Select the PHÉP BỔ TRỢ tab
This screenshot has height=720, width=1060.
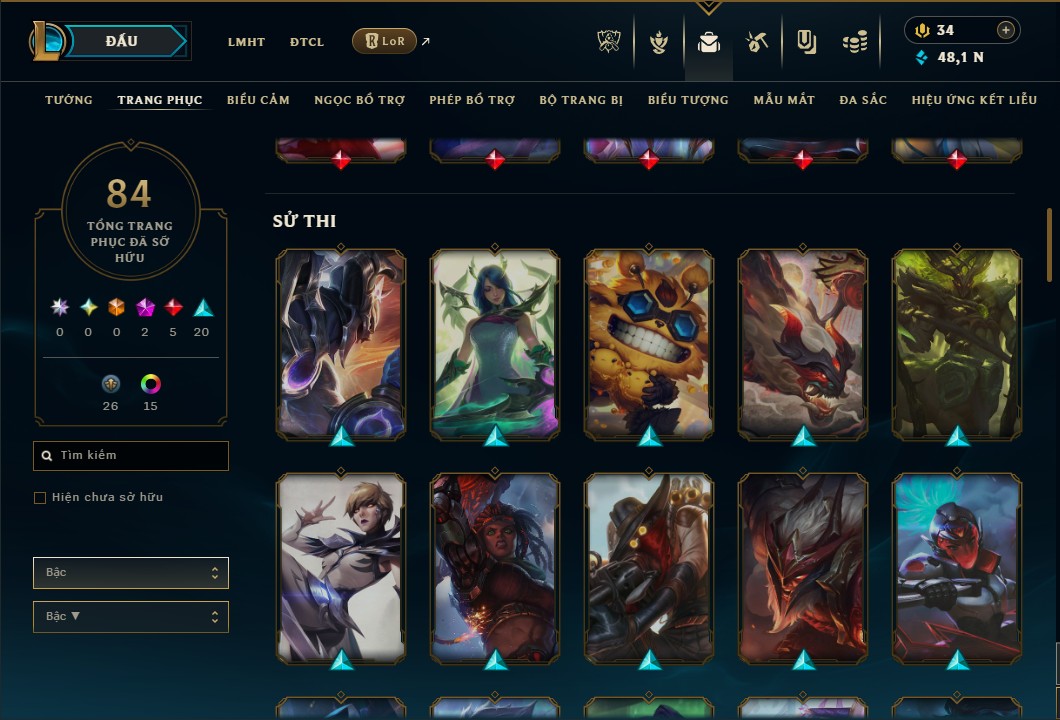point(472,100)
